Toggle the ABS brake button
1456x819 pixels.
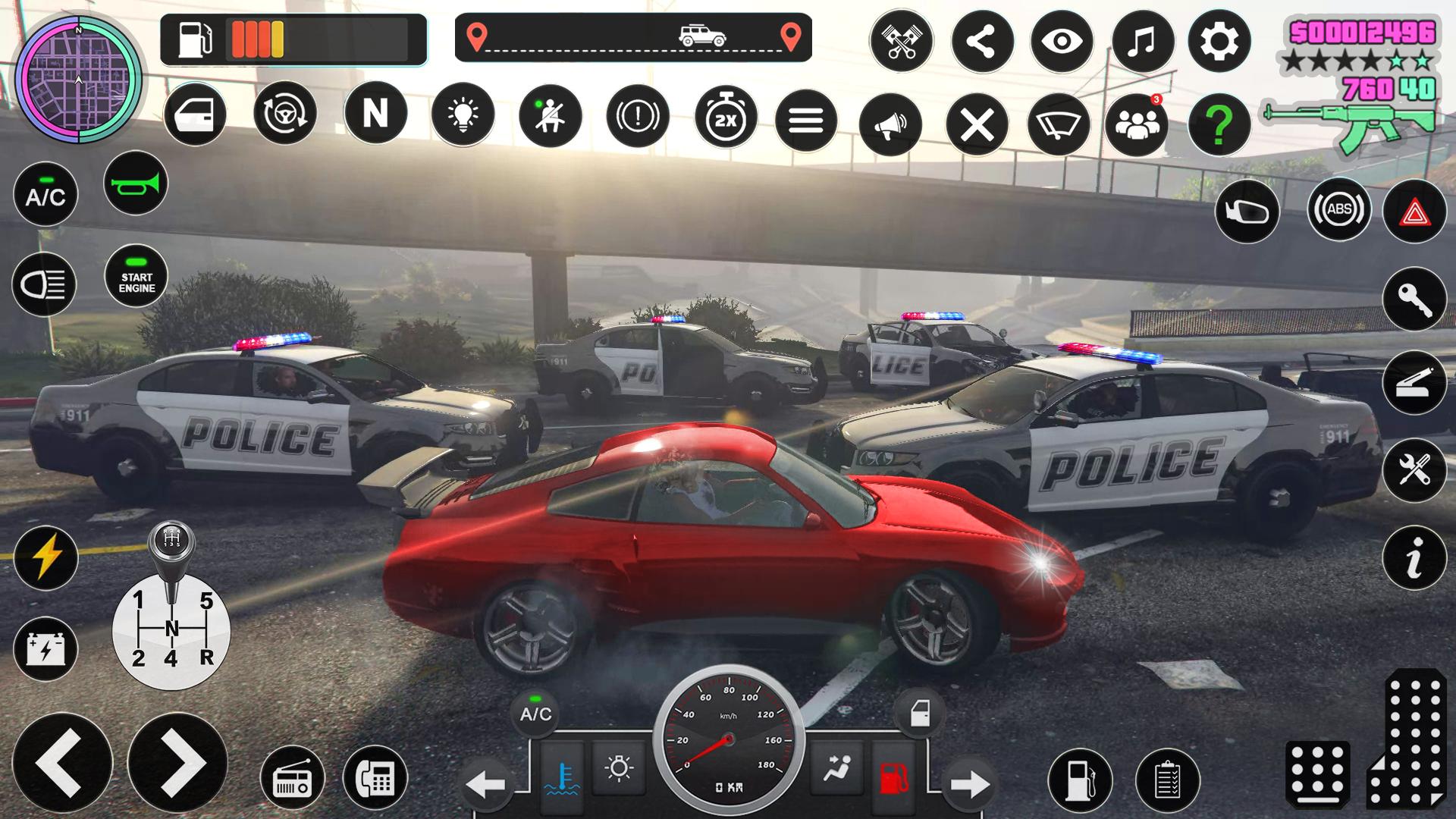1338,209
